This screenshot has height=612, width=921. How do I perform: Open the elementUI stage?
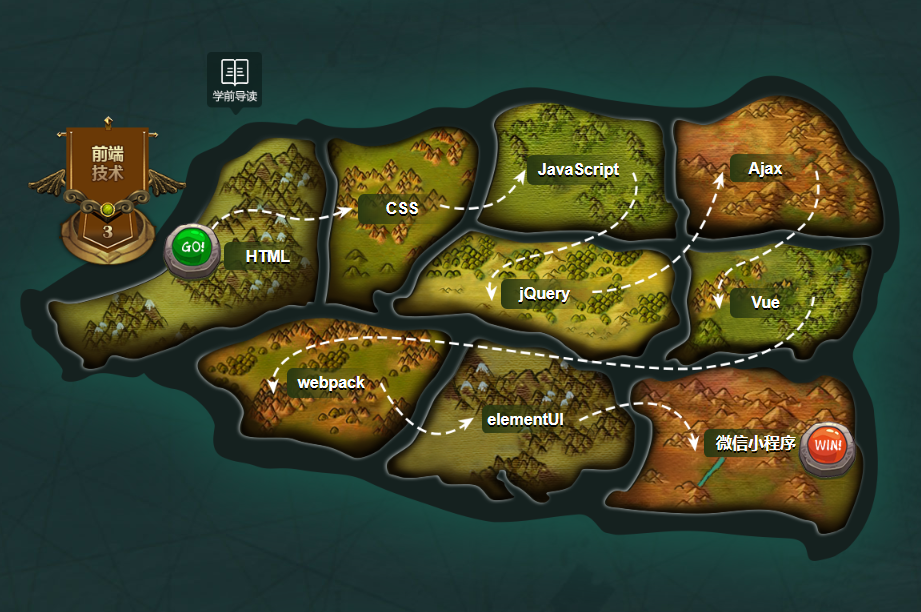coord(524,419)
